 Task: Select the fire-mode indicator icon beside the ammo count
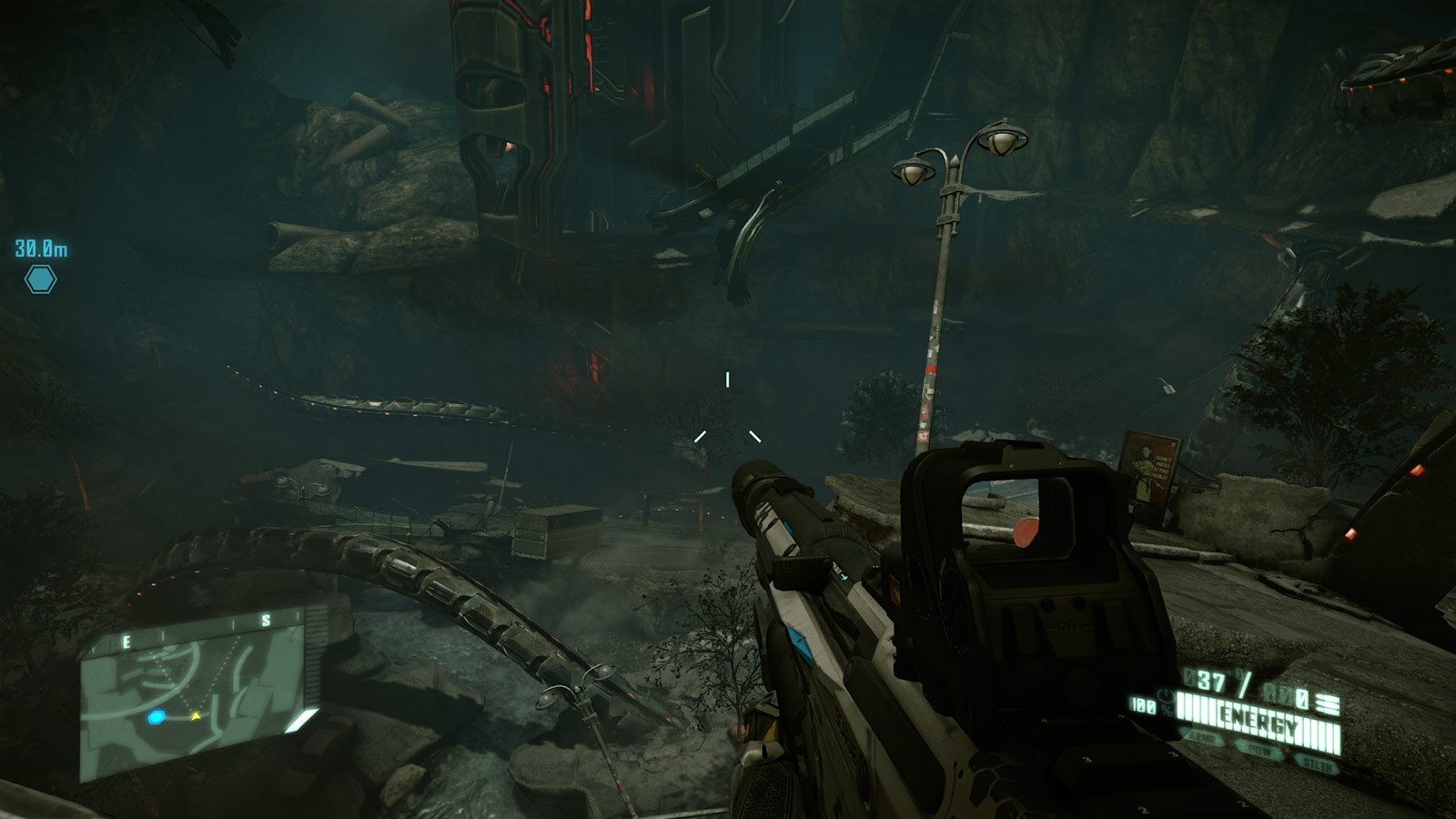point(1327,703)
